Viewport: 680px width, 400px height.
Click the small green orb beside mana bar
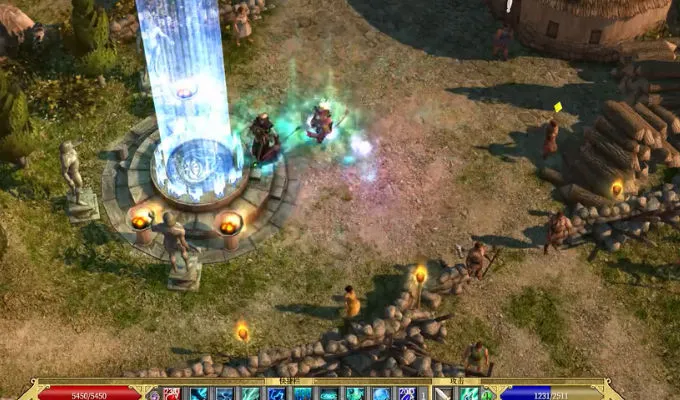[487, 394]
